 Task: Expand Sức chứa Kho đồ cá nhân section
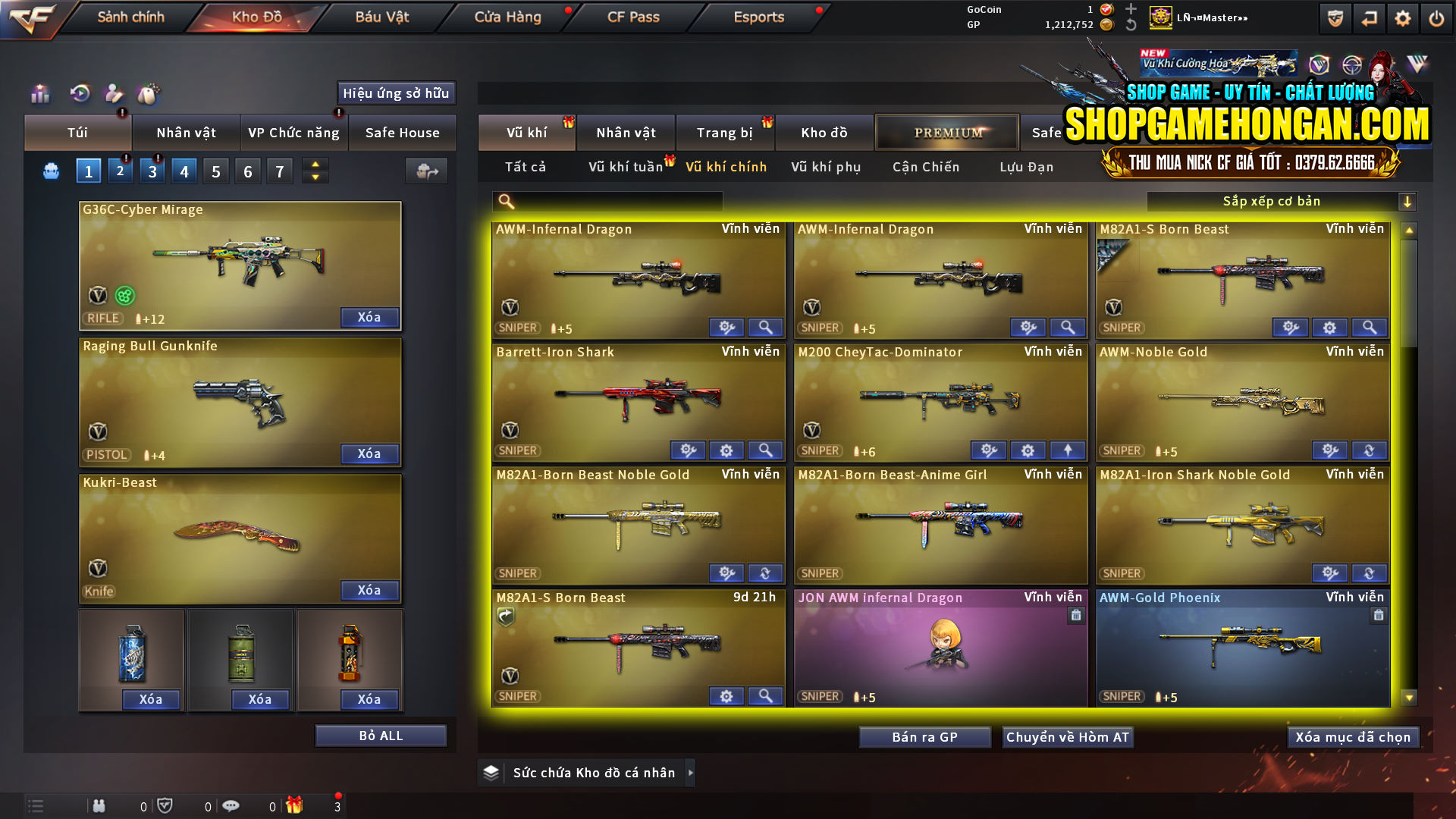[x=593, y=772]
